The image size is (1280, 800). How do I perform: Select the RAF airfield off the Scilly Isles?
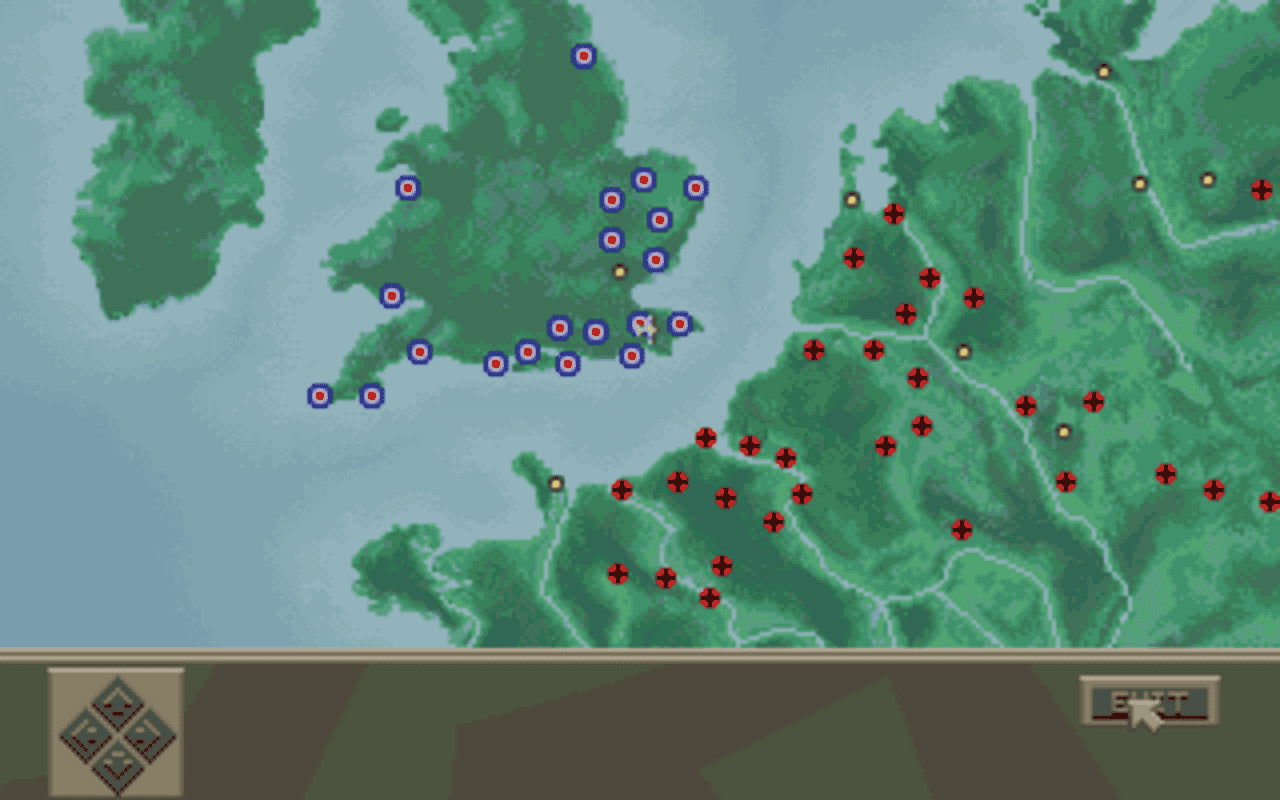[320, 397]
